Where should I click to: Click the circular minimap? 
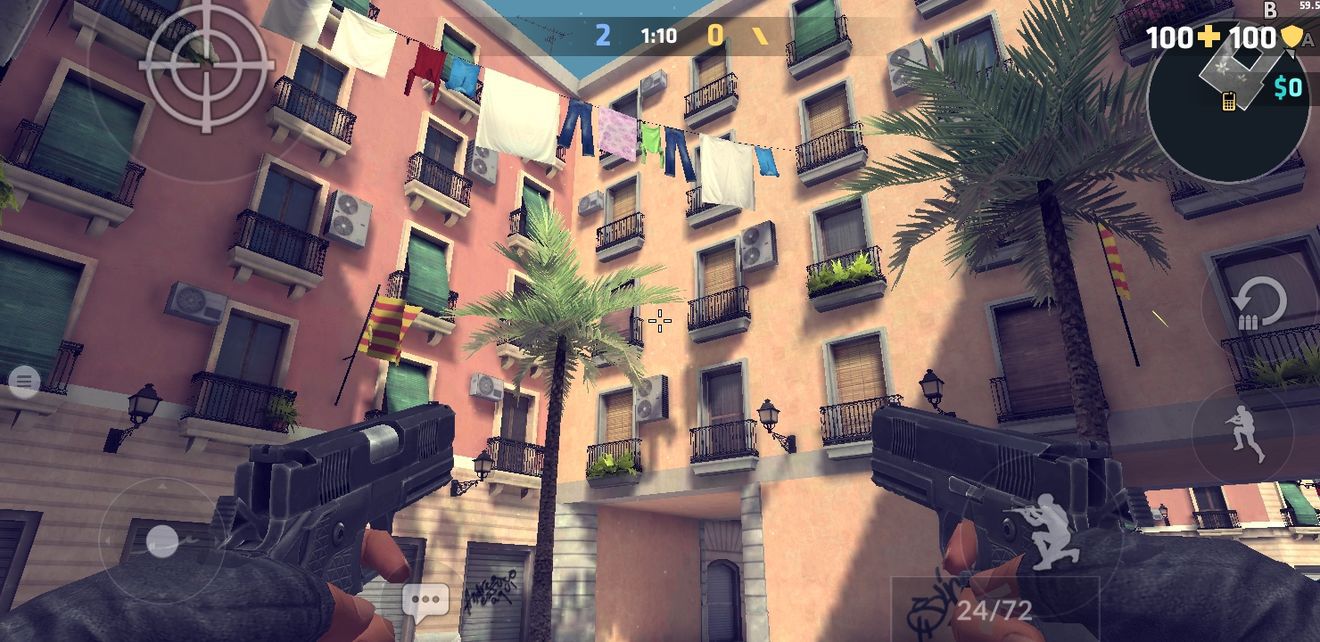click(1228, 102)
